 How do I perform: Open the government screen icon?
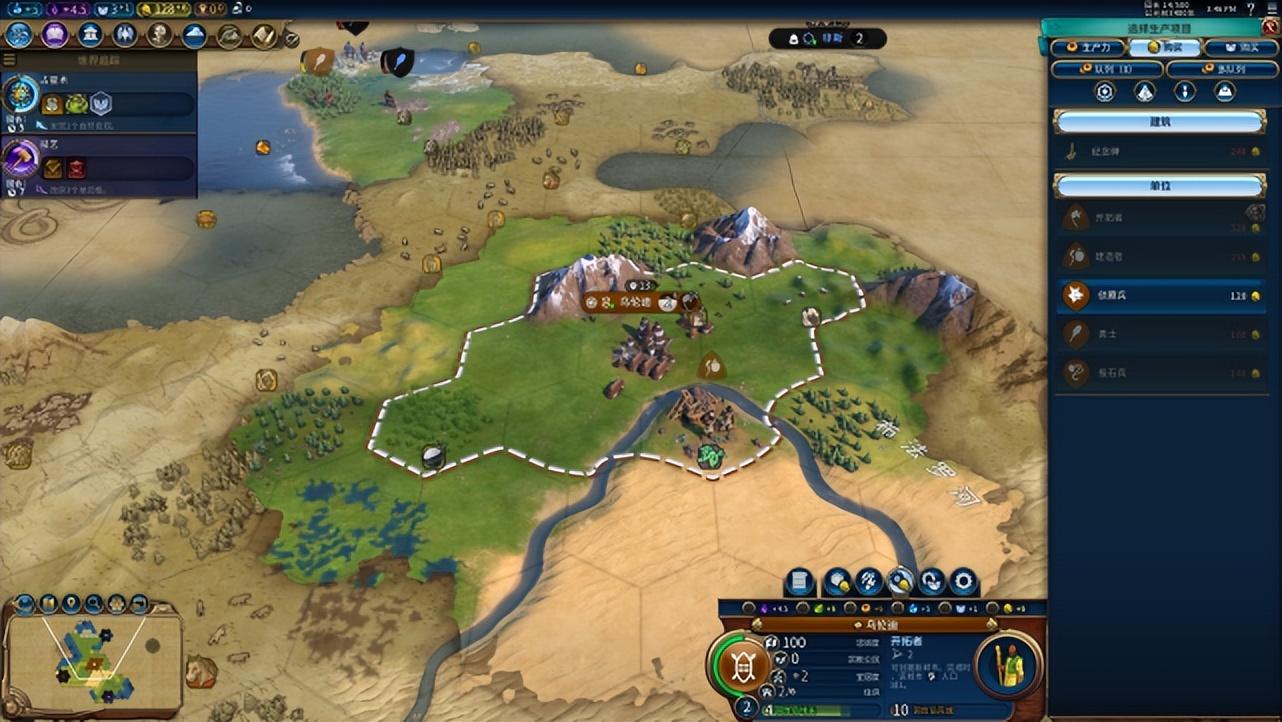click(90, 35)
